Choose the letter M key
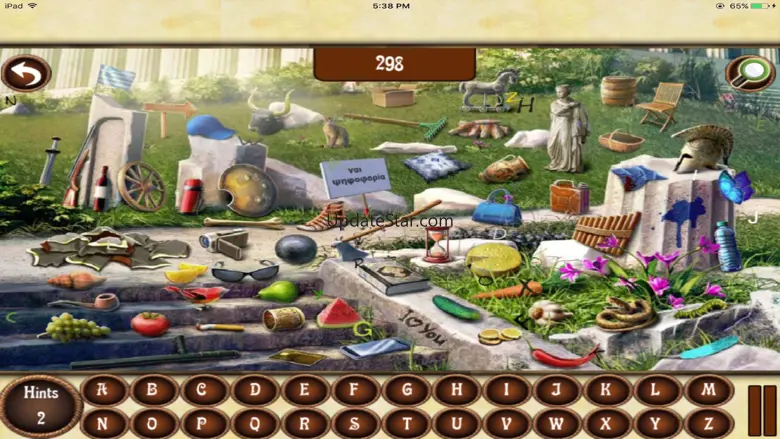This screenshot has width=780, height=439. (x=708, y=391)
